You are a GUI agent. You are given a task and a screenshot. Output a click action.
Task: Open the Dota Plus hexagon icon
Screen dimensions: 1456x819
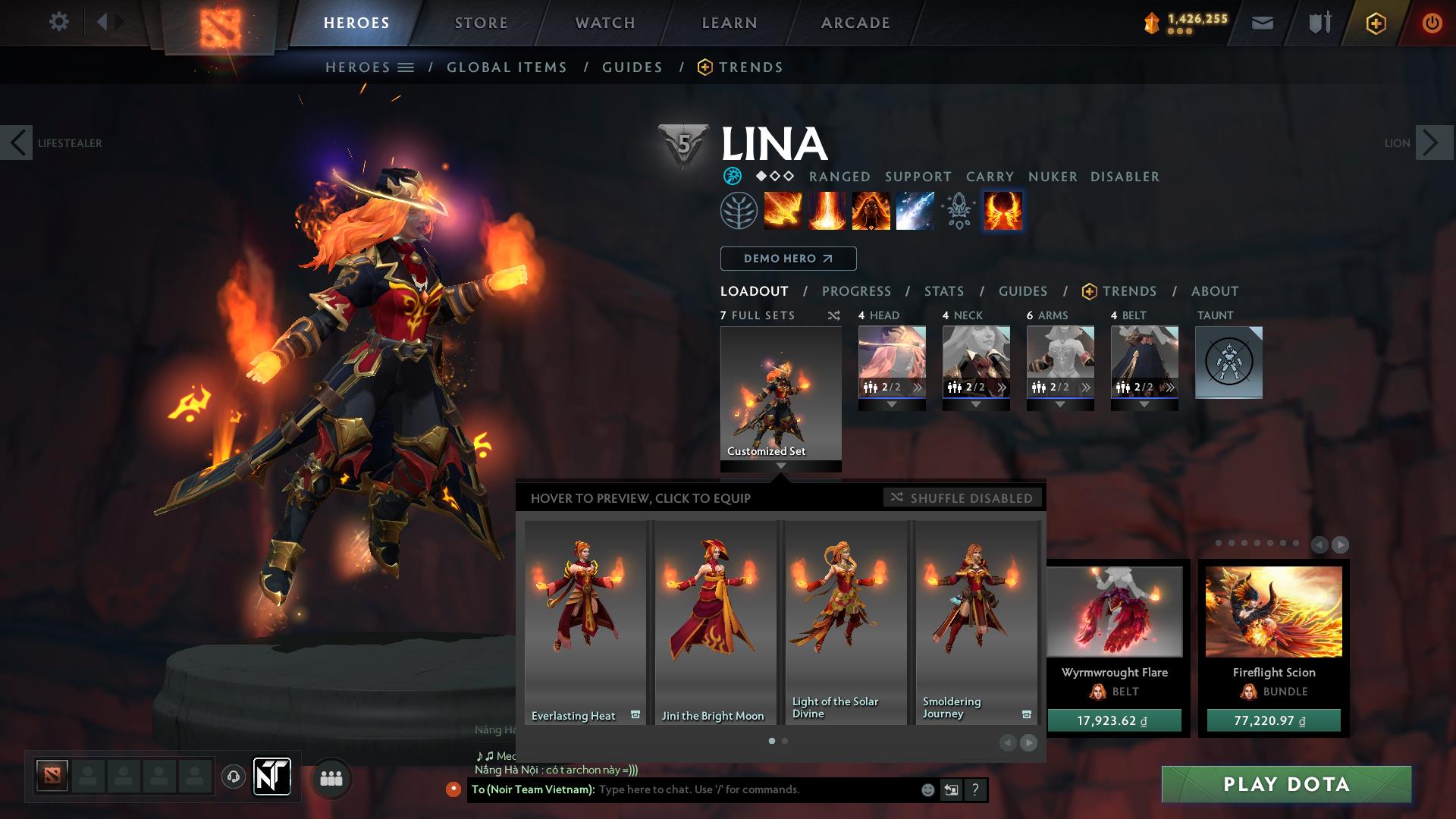click(1376, 23)
